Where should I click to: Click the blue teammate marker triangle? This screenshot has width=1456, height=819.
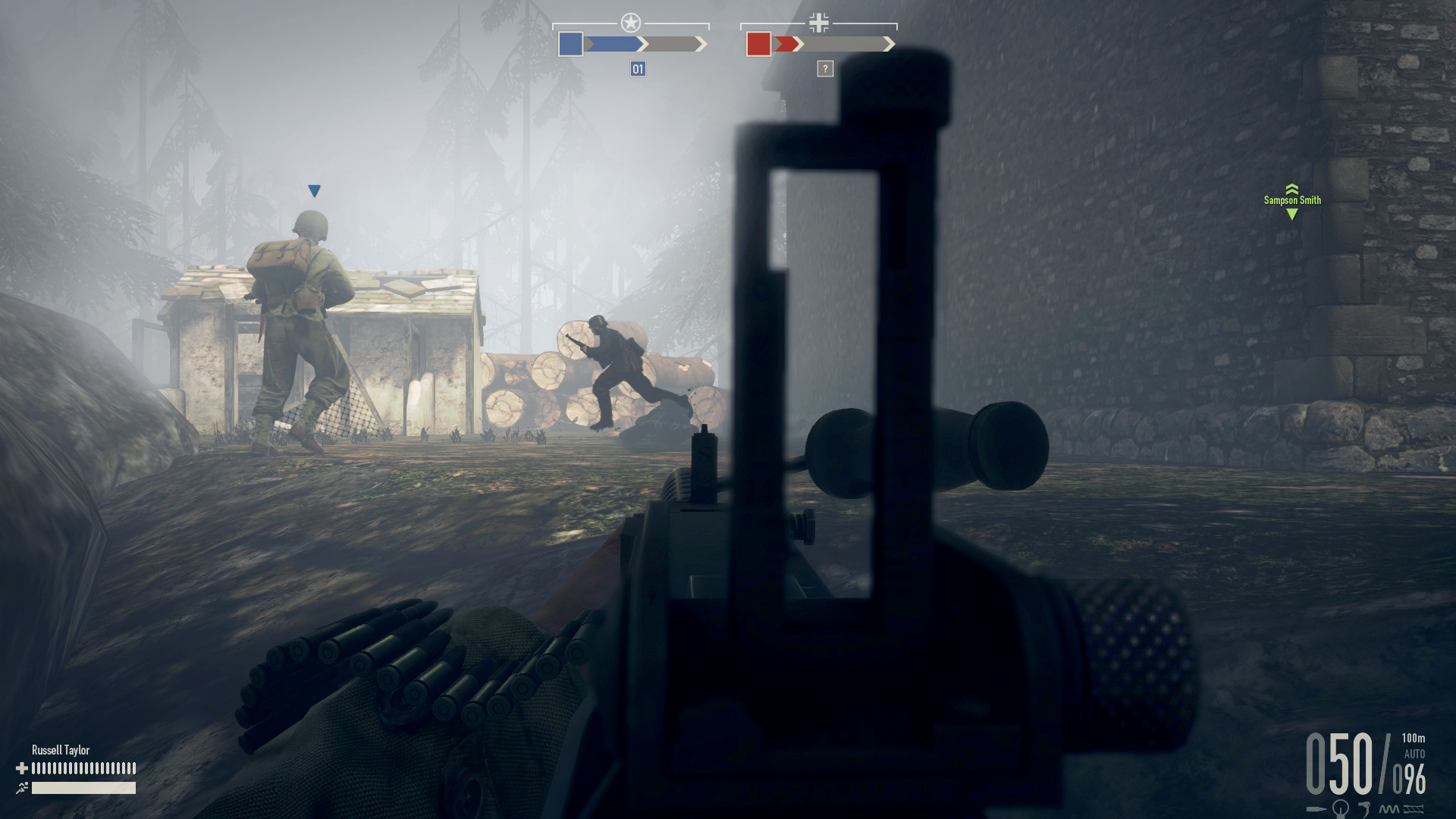click(x=313, y=191)
